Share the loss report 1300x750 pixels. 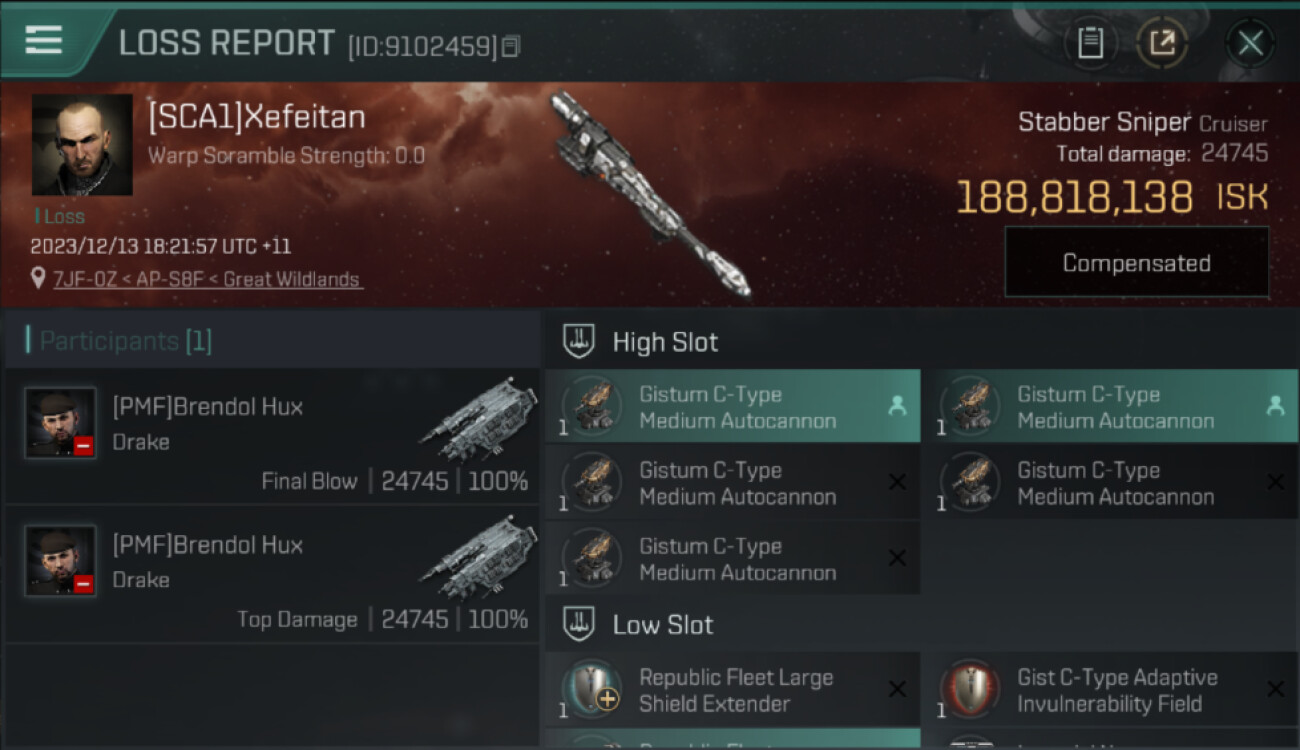[x=1162, y=43]
